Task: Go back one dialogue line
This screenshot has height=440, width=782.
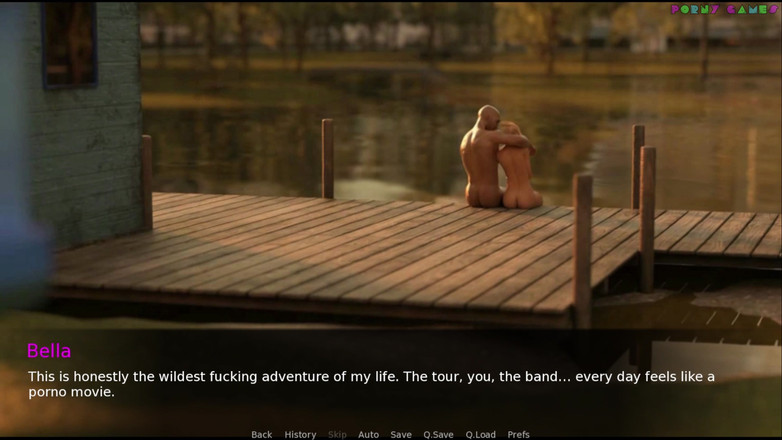Action: coord(261,434)
